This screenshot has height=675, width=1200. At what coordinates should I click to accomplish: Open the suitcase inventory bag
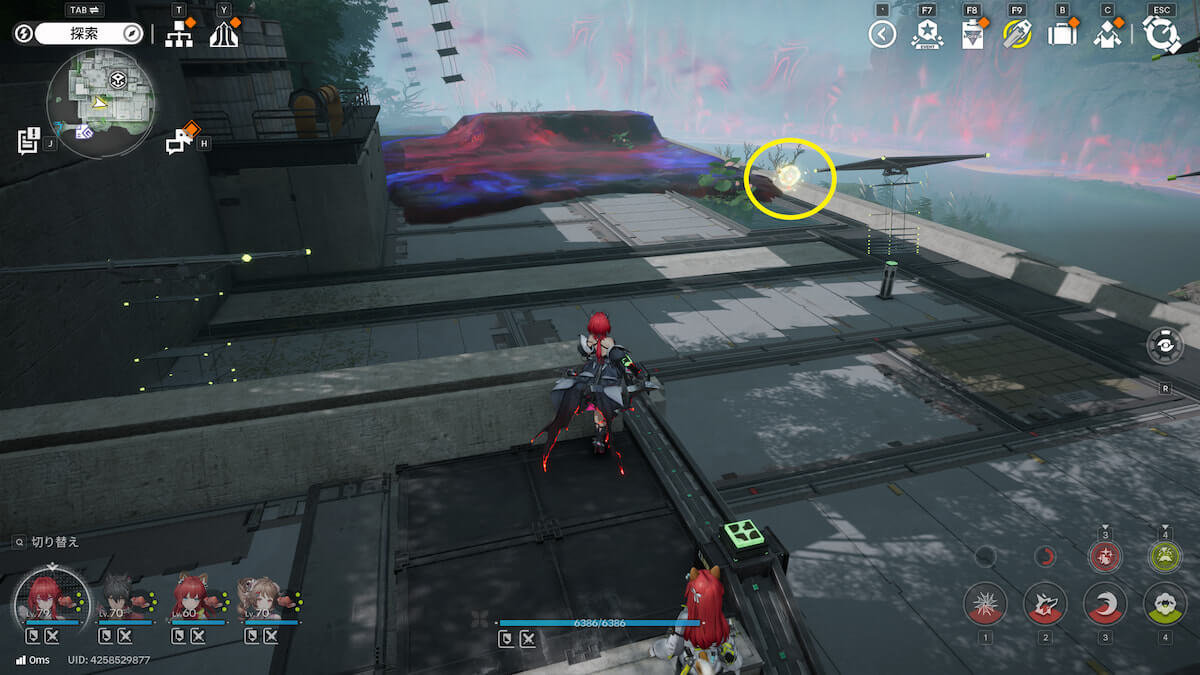coord(1062,35)
